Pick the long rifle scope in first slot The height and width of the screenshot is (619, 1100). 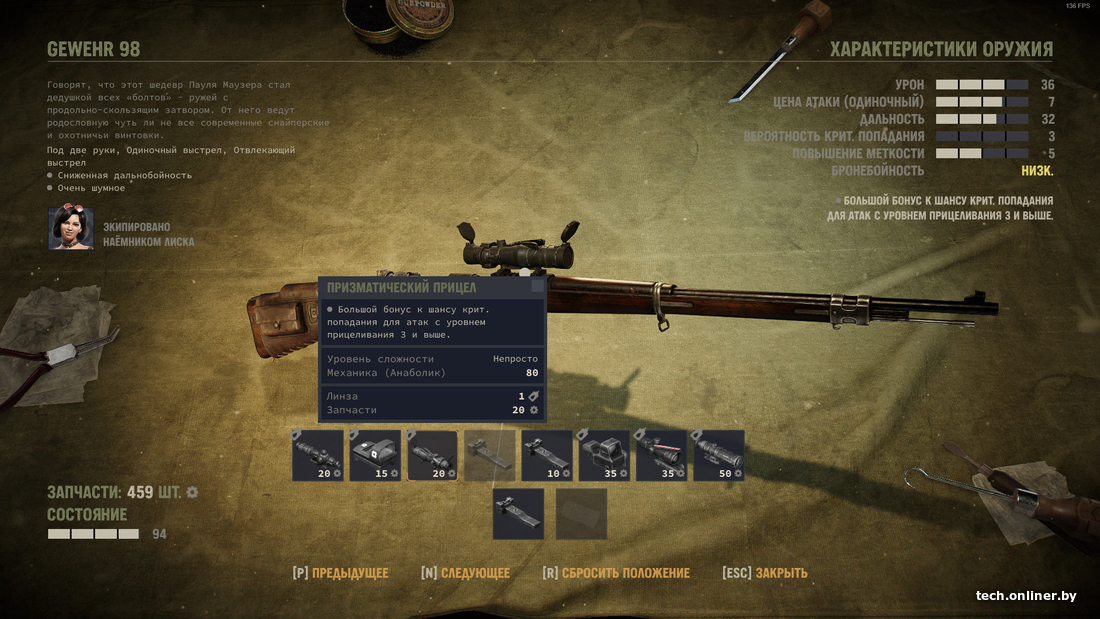pyautogui.click(x=318, y=456)
